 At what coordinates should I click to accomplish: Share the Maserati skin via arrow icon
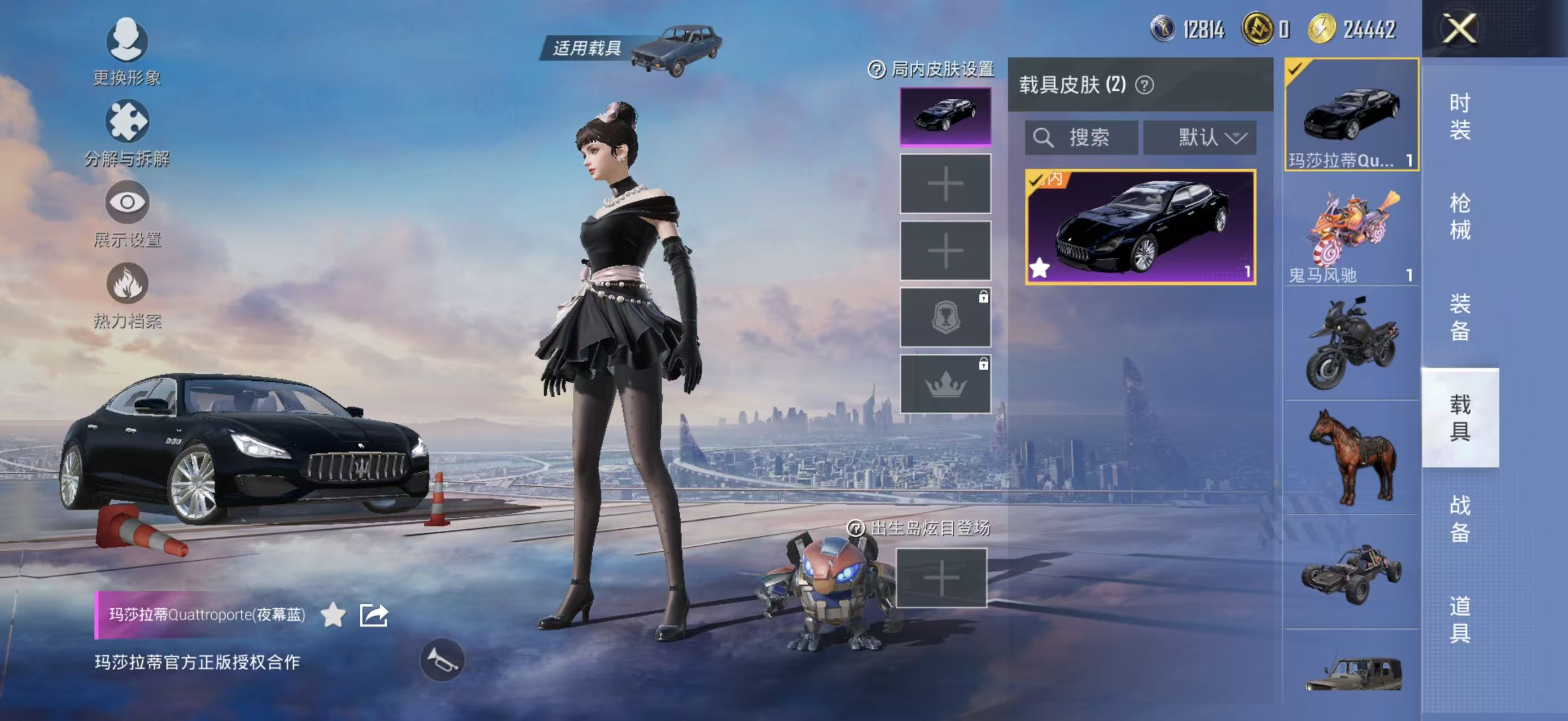[x=373, y=615]
